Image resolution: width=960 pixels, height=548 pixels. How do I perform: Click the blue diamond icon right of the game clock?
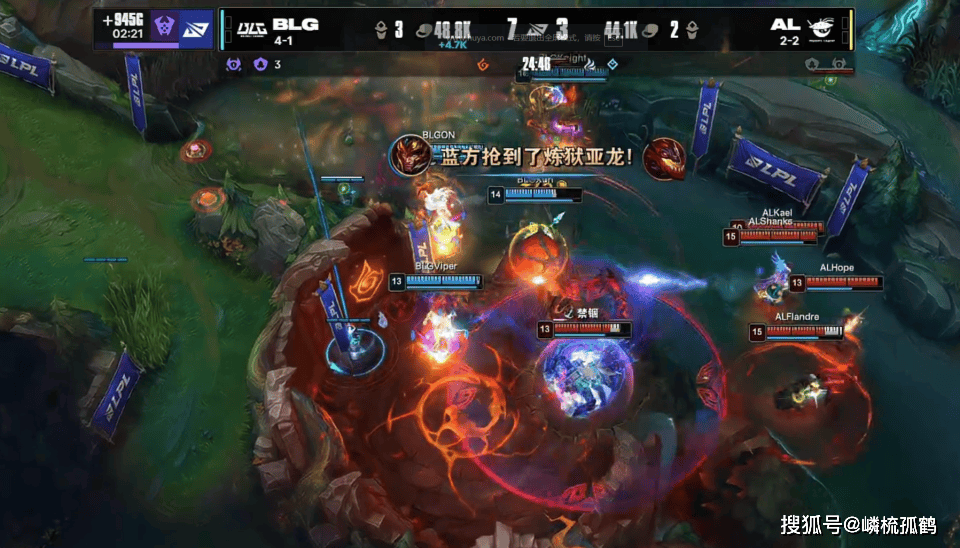(613, 65)
